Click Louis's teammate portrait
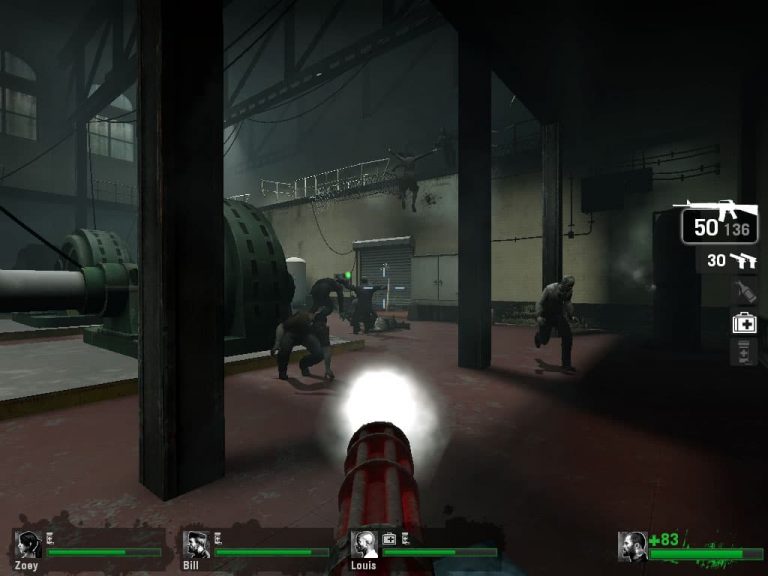 tap(365, 545)
